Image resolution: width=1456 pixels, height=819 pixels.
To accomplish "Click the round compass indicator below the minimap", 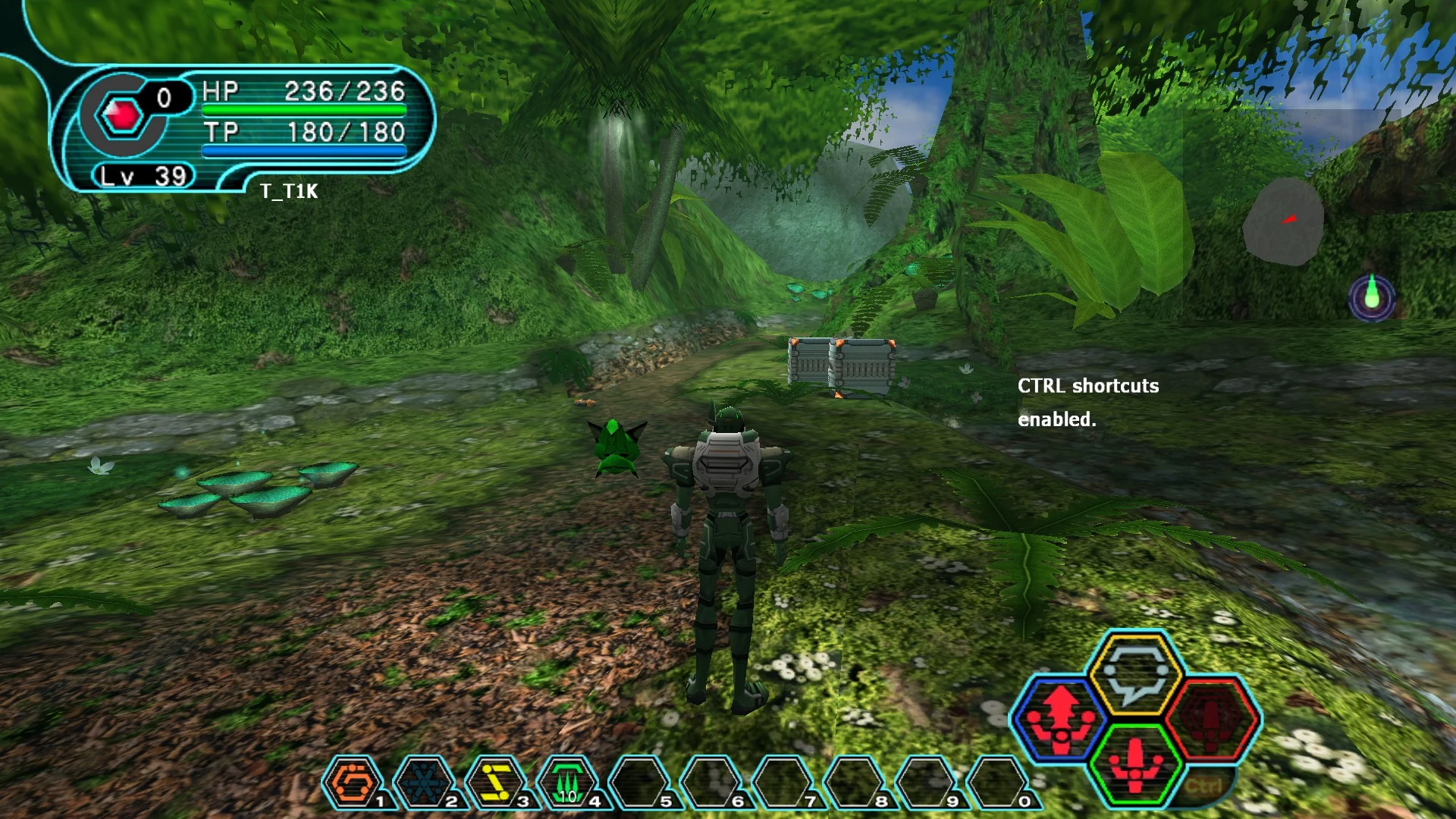I will coord(1372,297).
